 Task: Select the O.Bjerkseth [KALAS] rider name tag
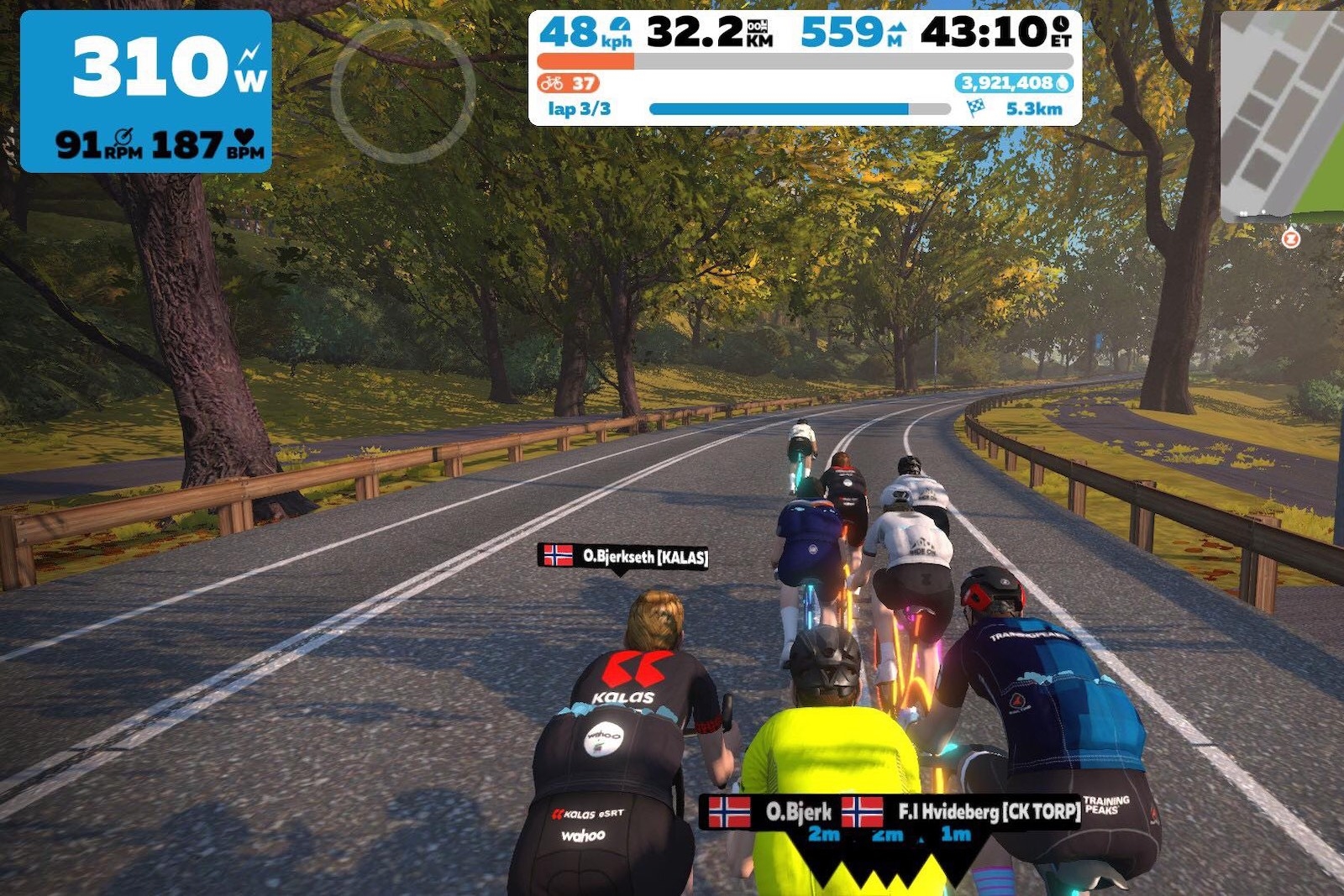[623, 556]
